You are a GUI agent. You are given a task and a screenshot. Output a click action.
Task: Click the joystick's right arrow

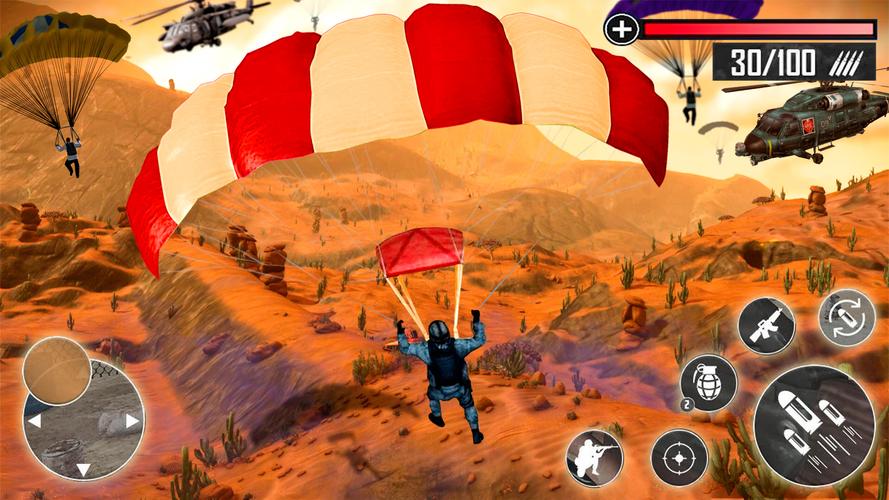click(132, 422)
